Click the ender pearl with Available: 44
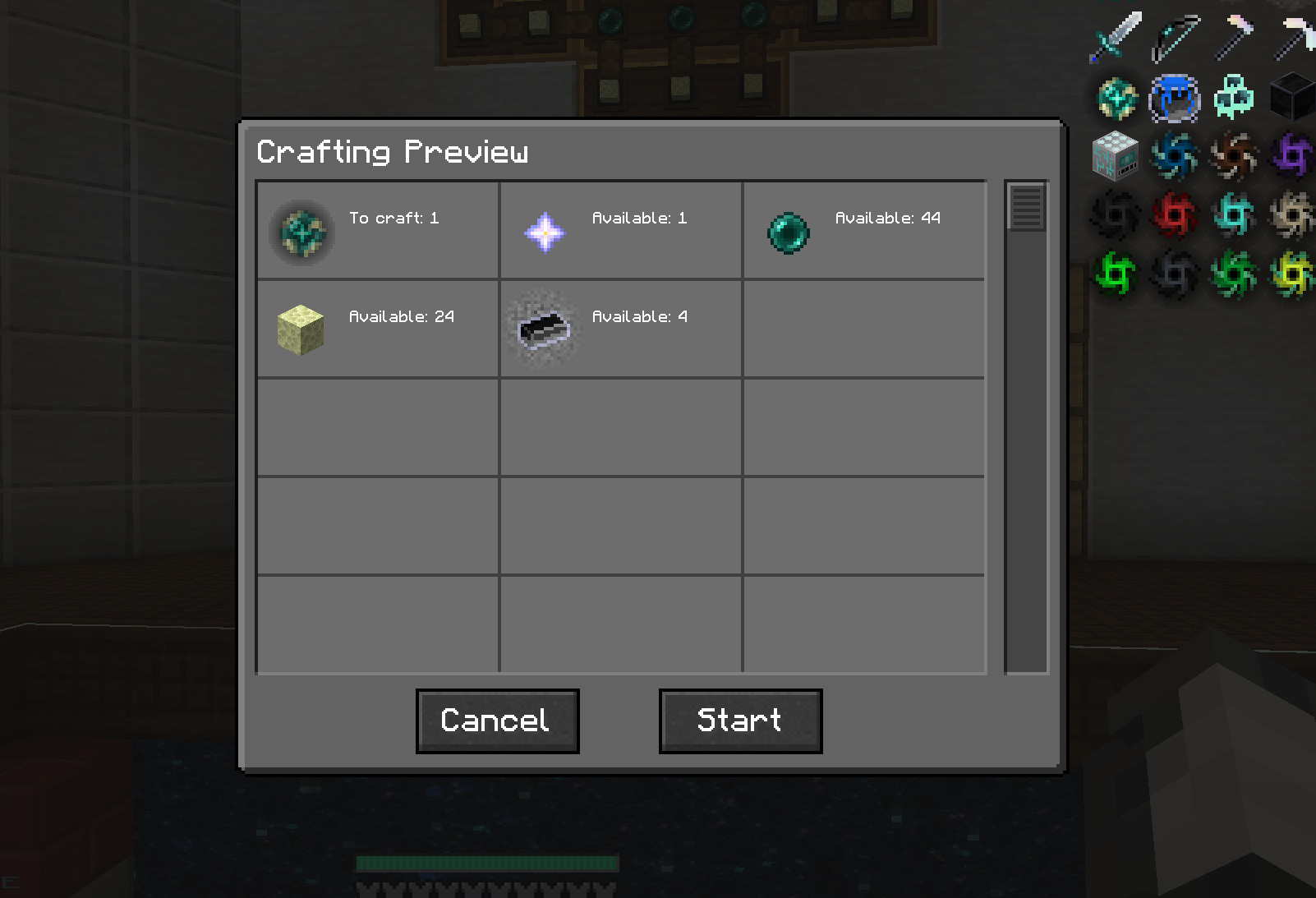The width and height of the screenshot is (1316, 898). (x=788, y=233)
